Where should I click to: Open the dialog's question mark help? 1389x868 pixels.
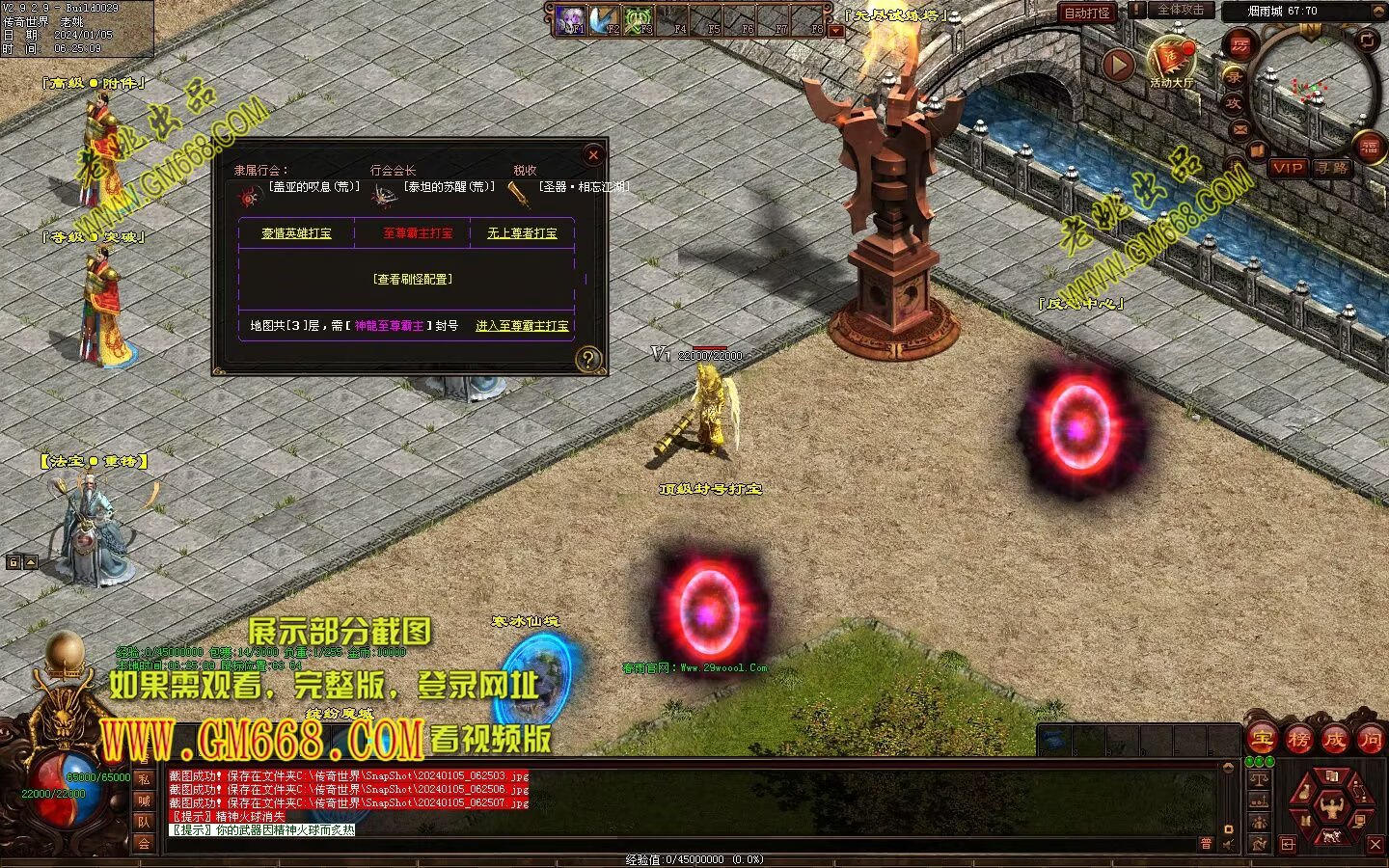pos(587,360)
